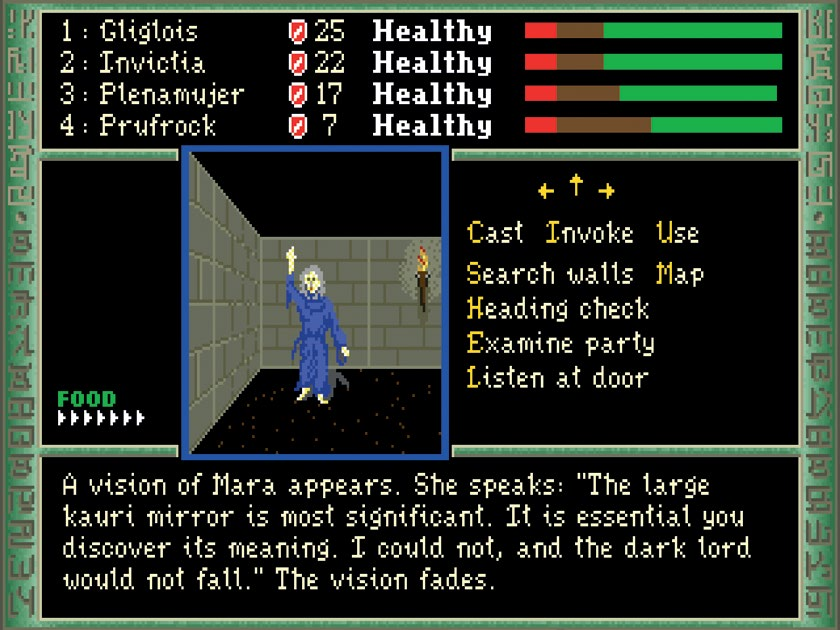
Task: Click the turn right arrow
Action: click(606, 190)
